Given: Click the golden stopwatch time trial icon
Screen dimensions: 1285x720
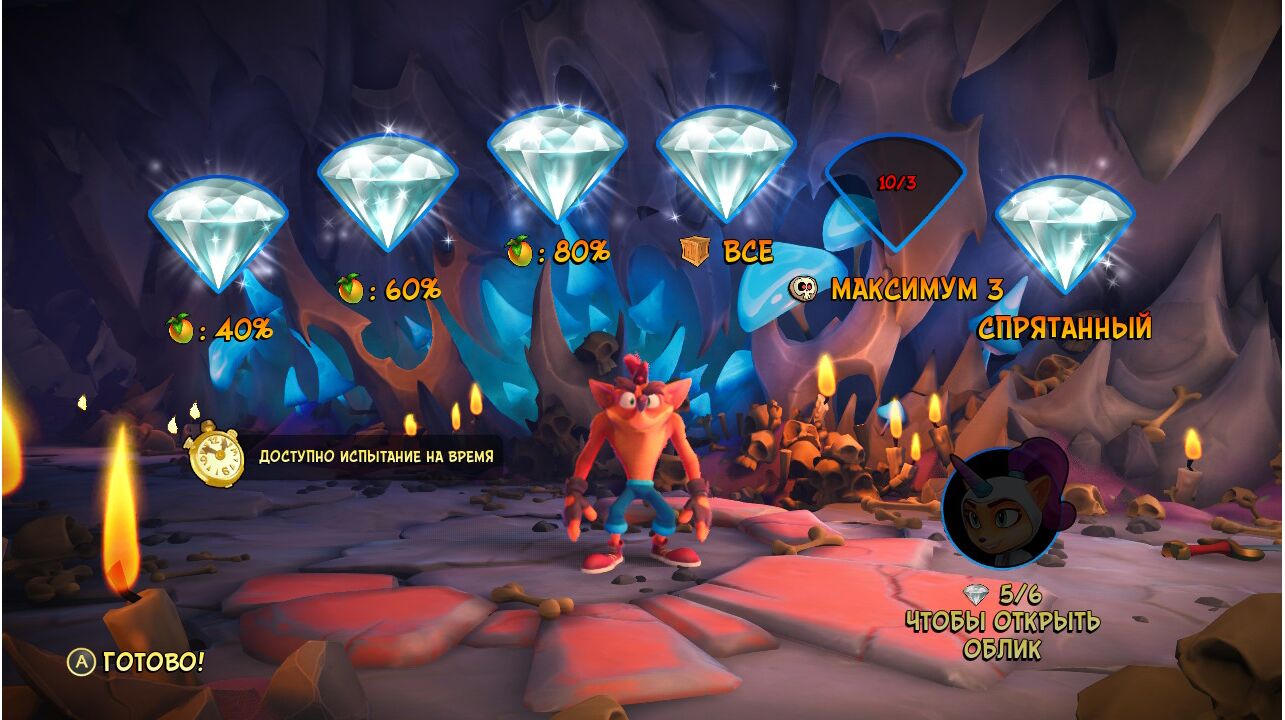Looking at the screenshot, I should 216,455.
